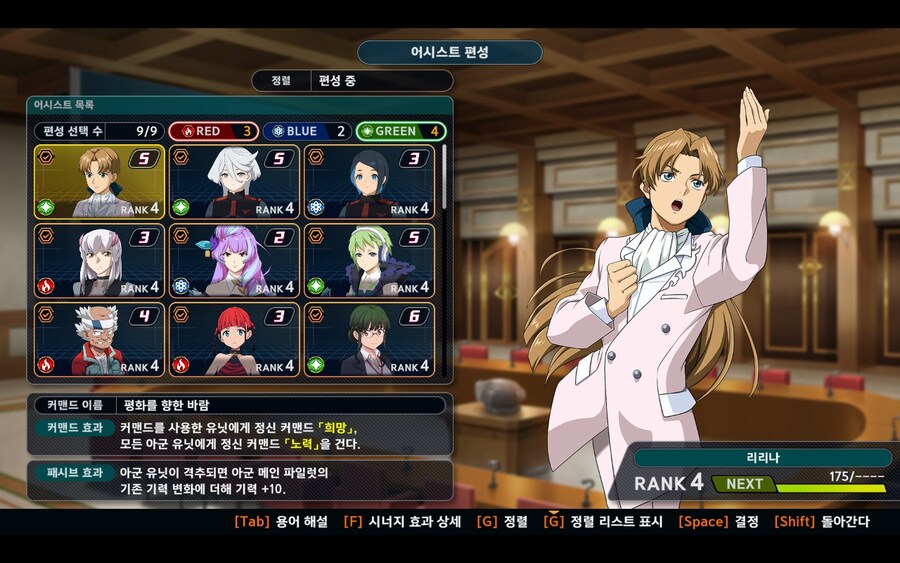Select the glasses-wearing assist with cost 6
The height and width of the screenshot is (563, 900).
(369, 339)
